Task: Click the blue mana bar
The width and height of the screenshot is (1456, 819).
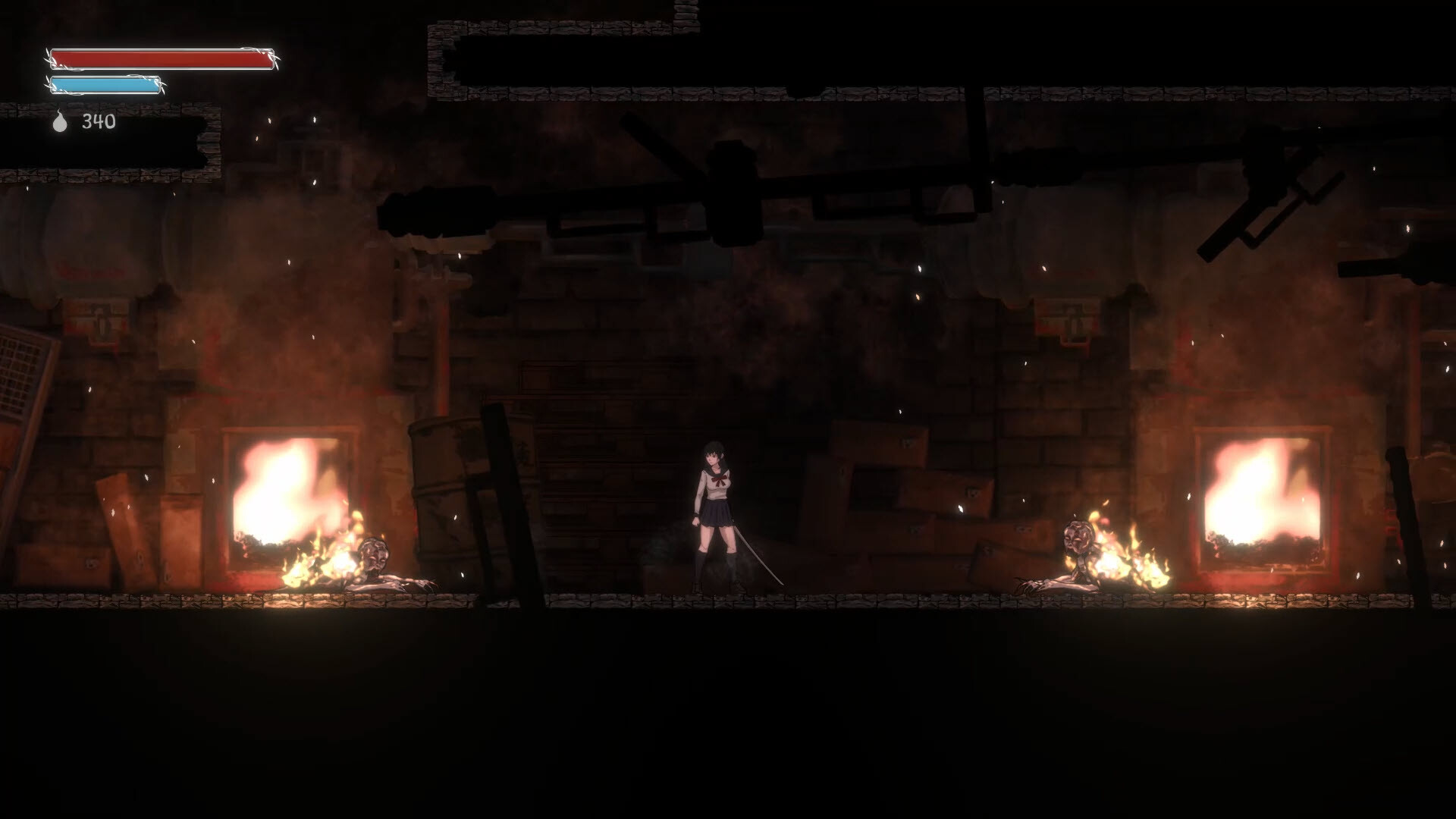Action: tap(106, 86)
